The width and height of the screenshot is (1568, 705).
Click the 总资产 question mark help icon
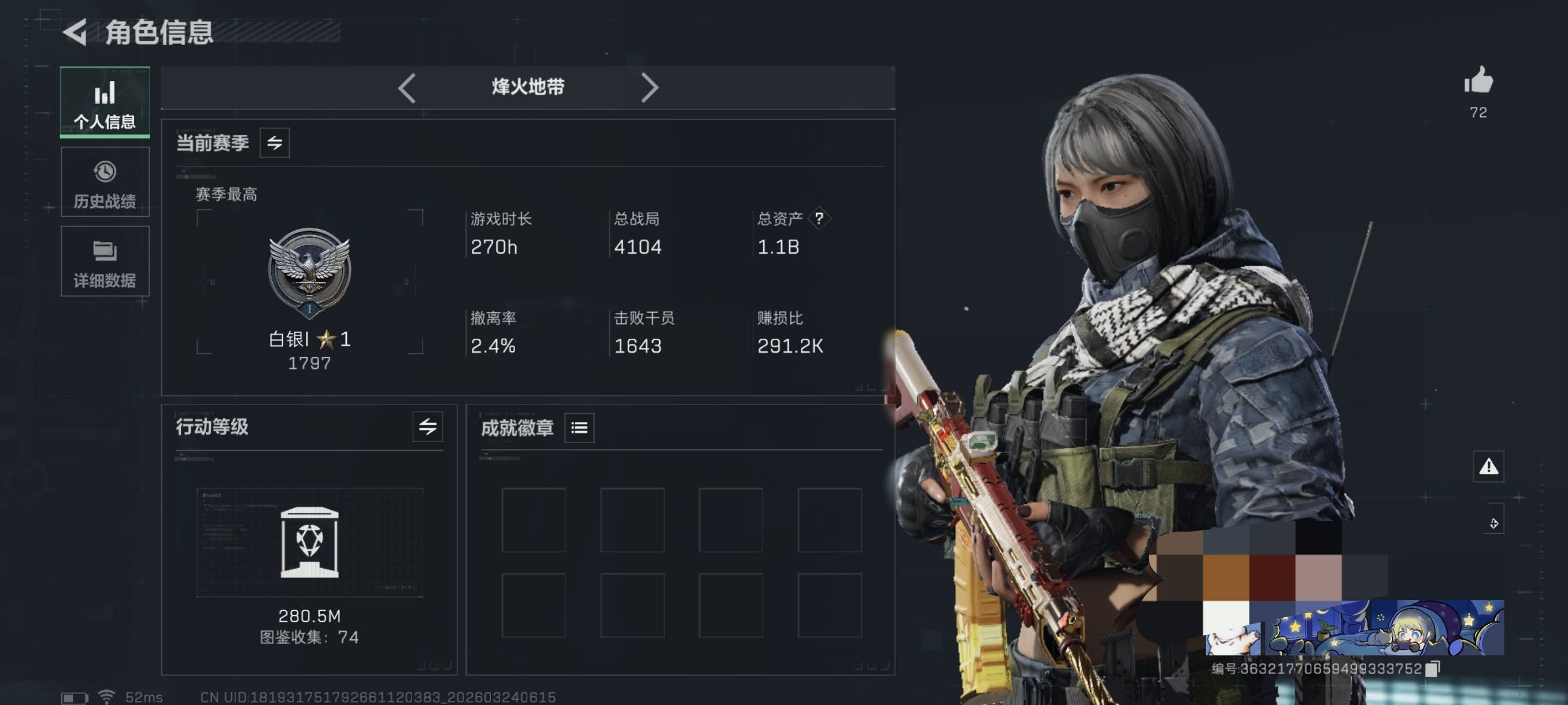tap(819, 218)
